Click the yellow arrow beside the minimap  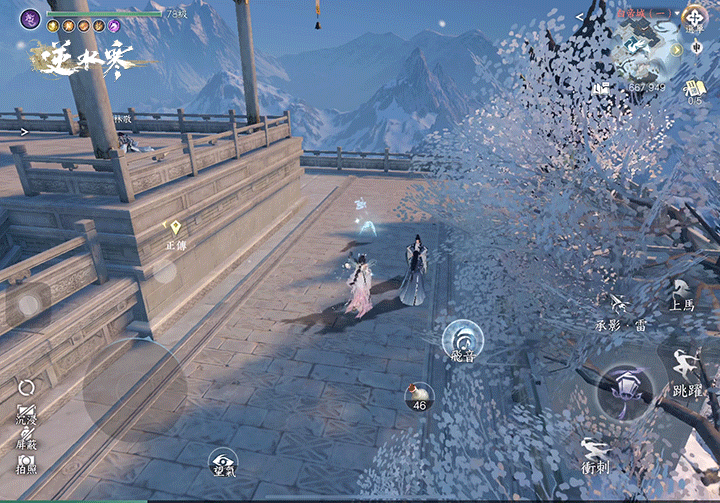[x=677, y=49]
